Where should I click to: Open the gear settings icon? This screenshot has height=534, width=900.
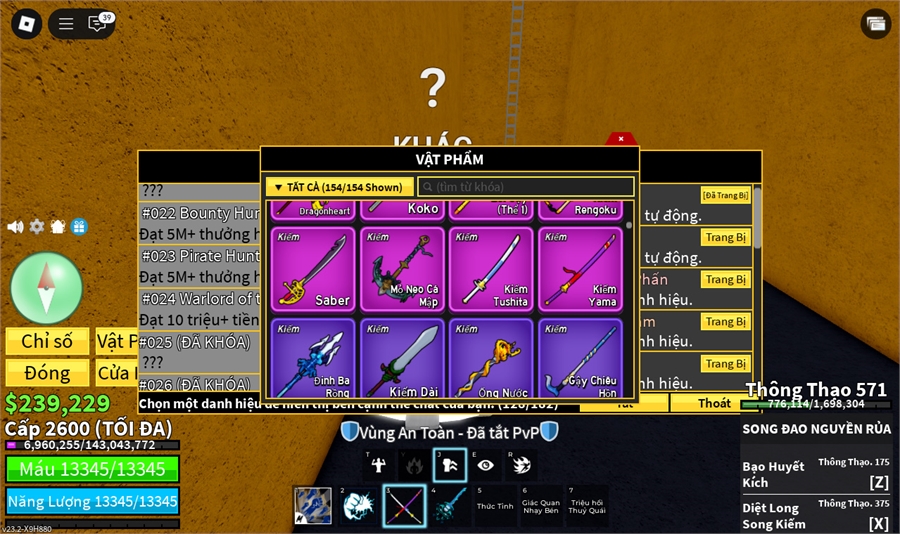37,227
